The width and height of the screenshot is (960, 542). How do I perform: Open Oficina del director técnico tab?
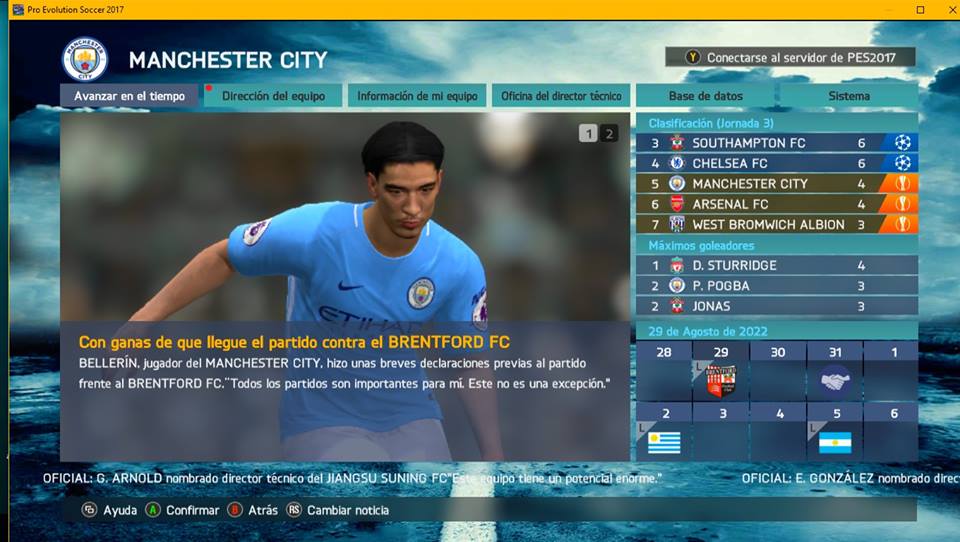point(561,96)
